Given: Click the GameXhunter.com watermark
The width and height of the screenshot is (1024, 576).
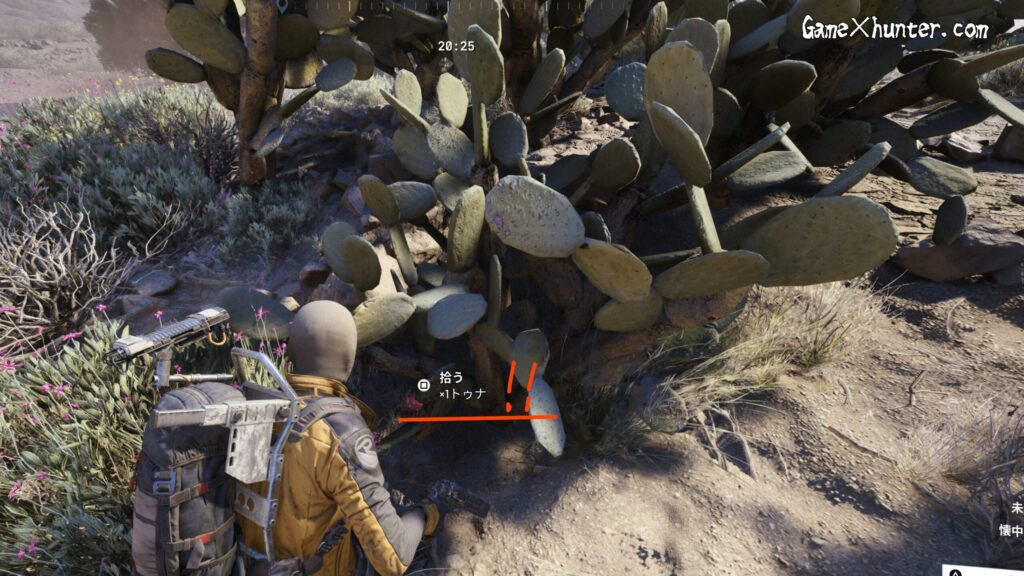Looking at the screenshot, I should tap(894, 29).
